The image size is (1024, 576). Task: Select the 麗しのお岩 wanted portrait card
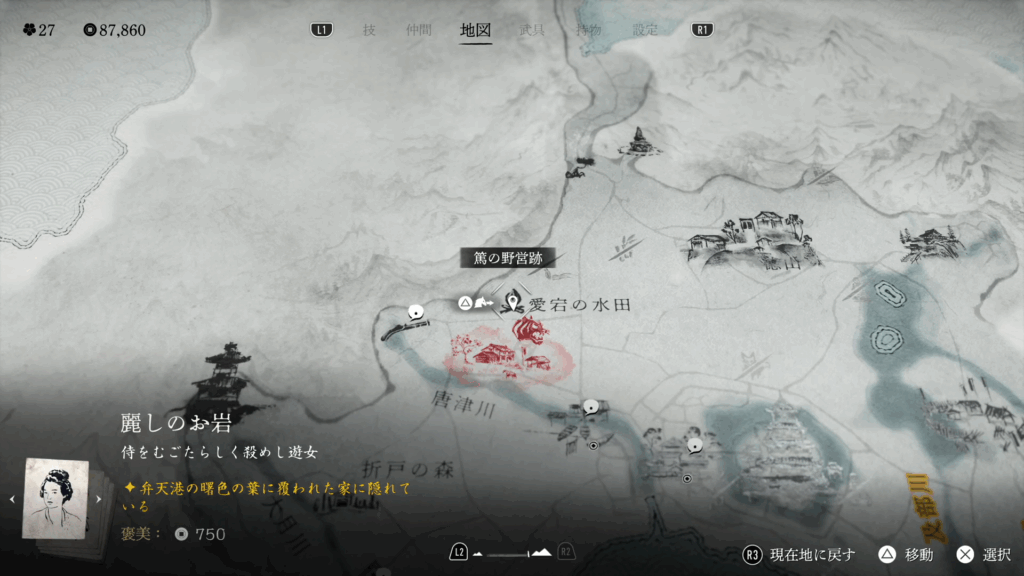tap(55, 499)
